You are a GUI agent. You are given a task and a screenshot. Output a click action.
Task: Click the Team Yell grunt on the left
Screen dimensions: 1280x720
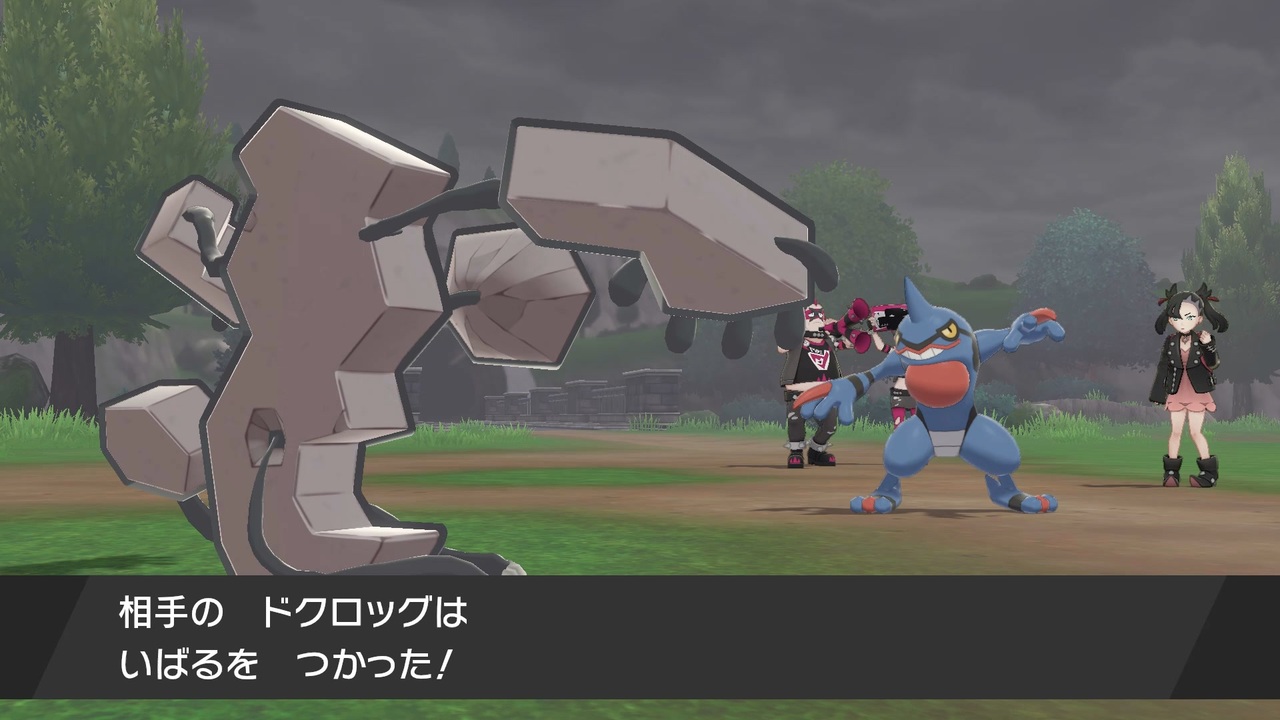pyautogui.click(x=813, y=380)
